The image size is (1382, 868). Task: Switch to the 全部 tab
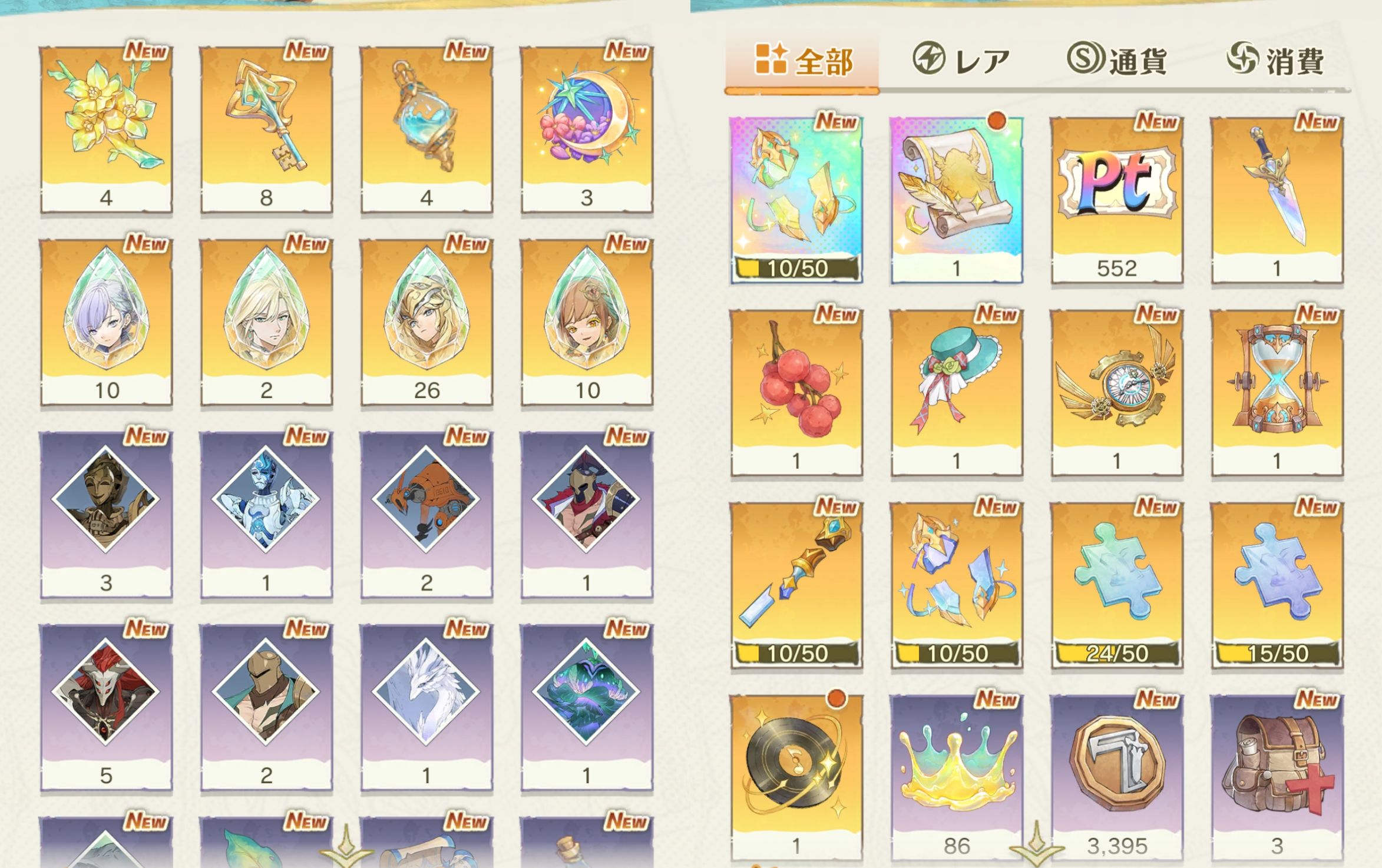click(x=802, y=61)
